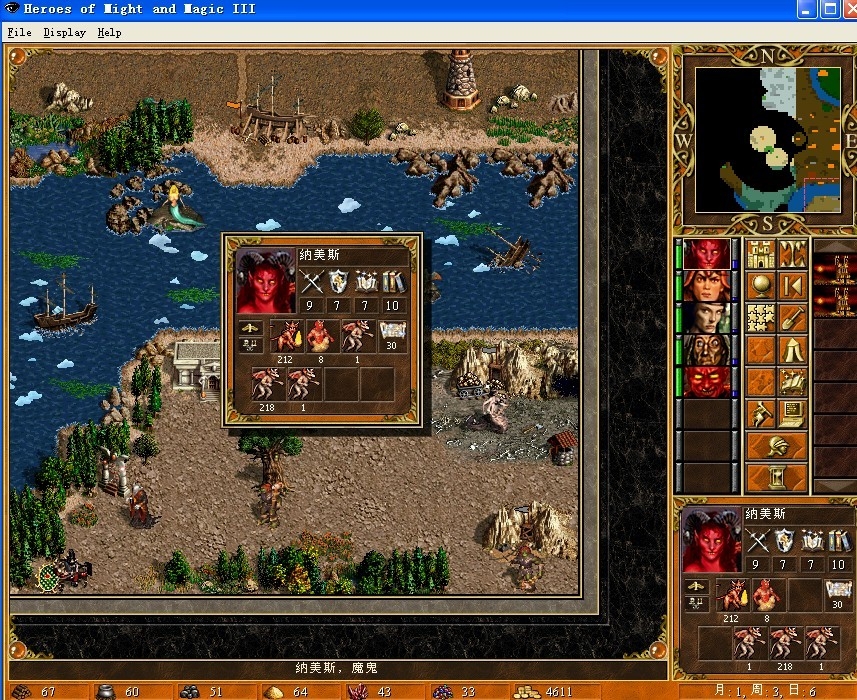Open the Help menu

pos(109,32)
